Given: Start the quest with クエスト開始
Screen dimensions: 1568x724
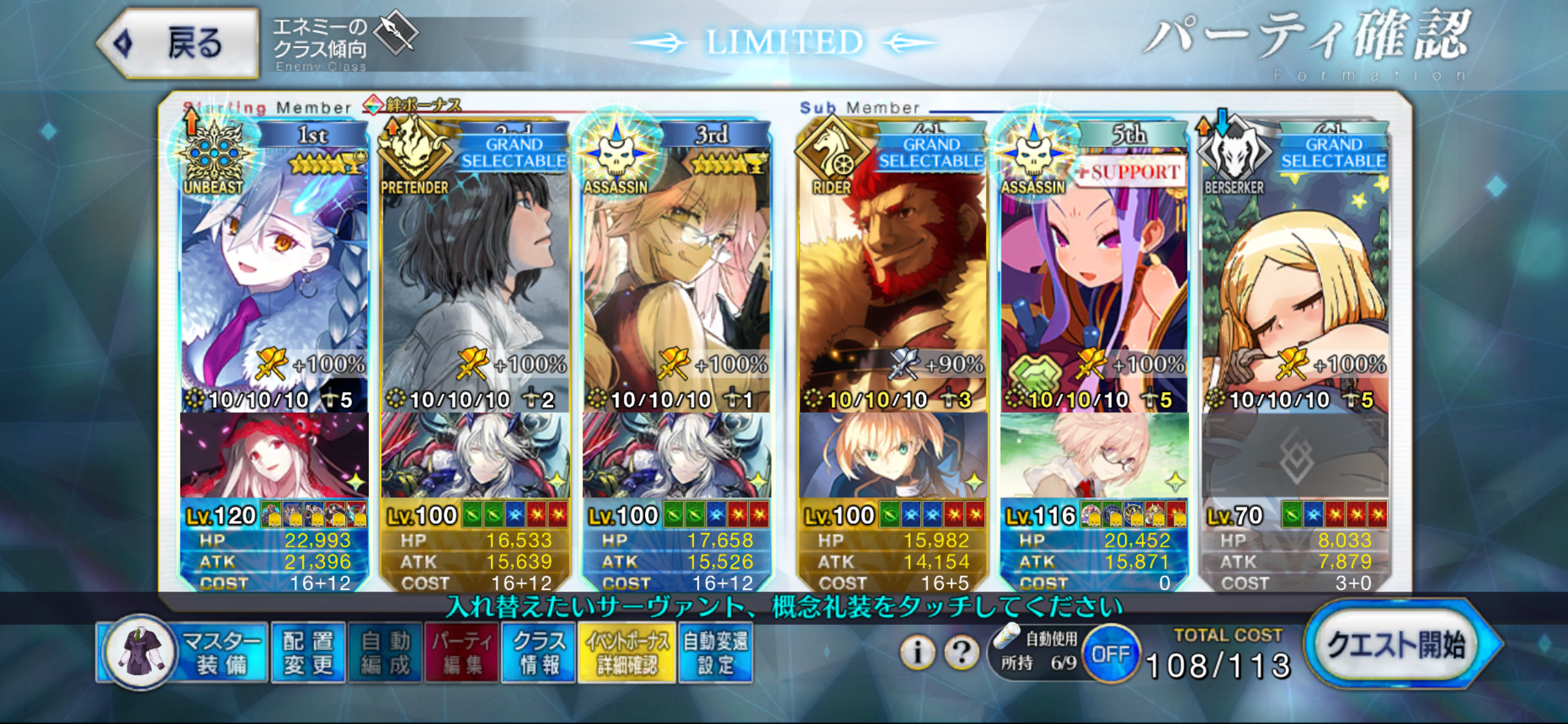Looking at the screenshot, I should coord(1397,645).
